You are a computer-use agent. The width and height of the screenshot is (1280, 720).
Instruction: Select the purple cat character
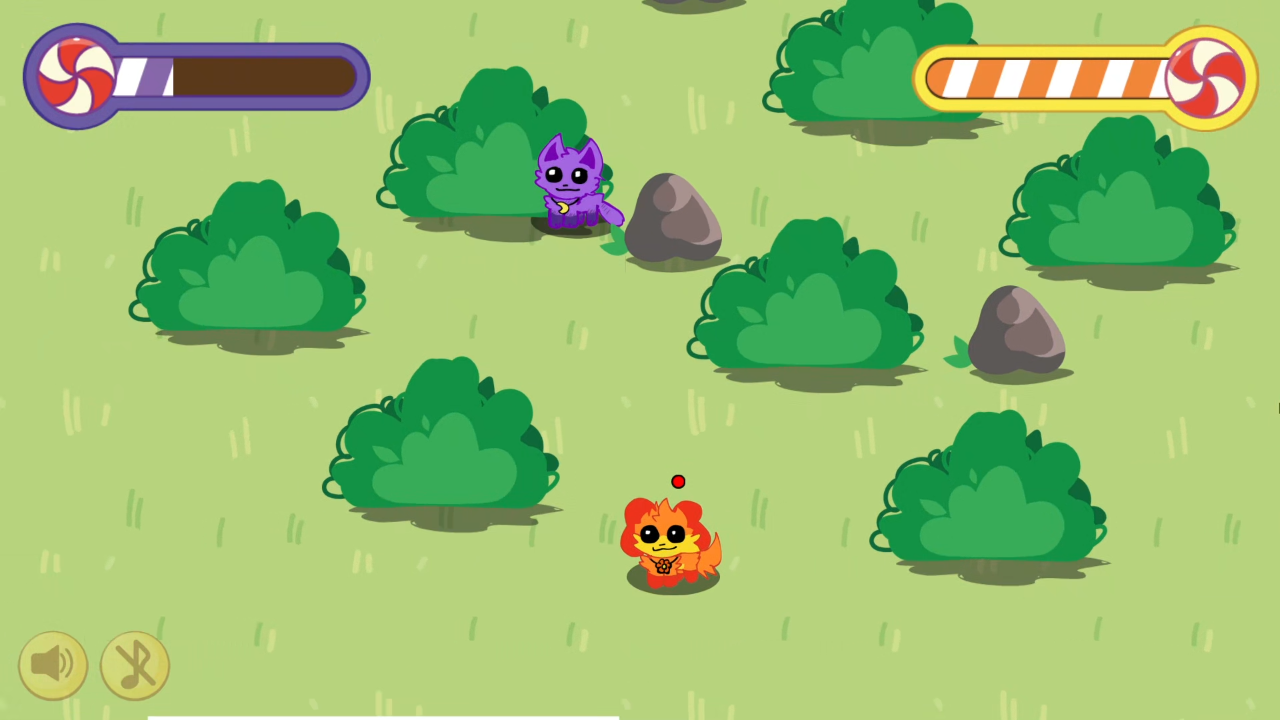point(570,180)
